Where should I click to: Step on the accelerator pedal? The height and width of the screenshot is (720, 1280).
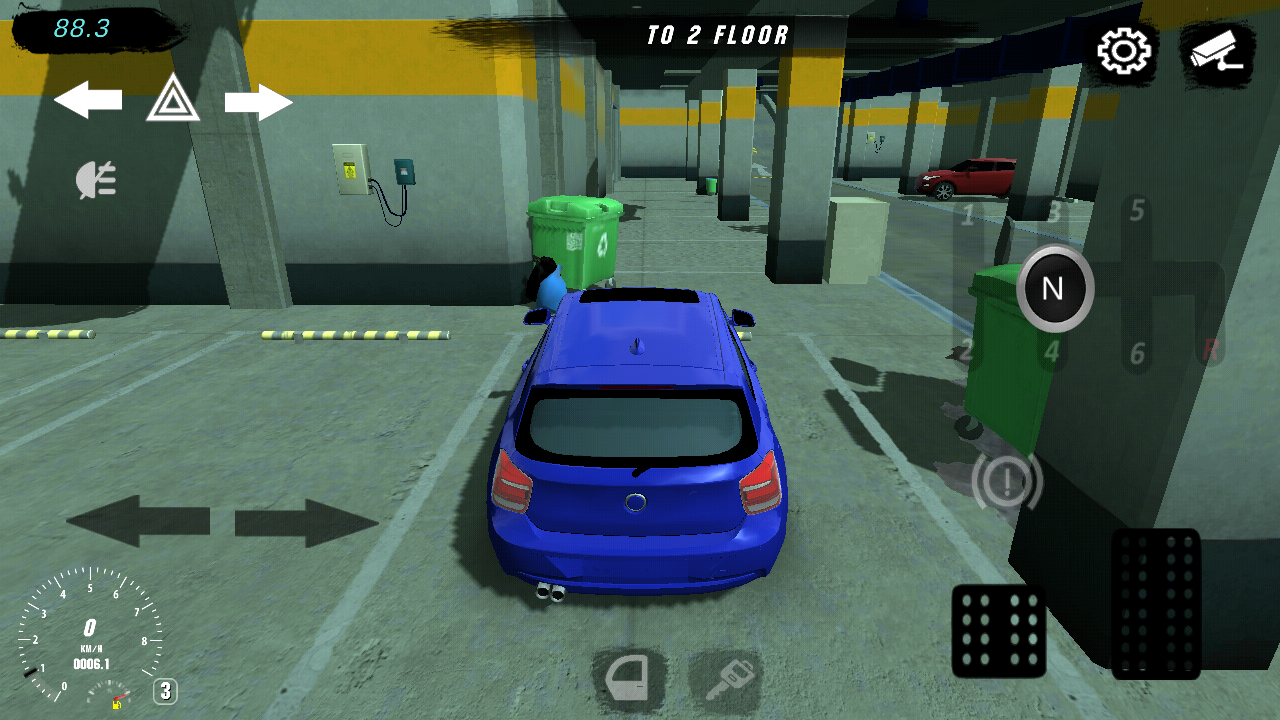pos(1156,603)
